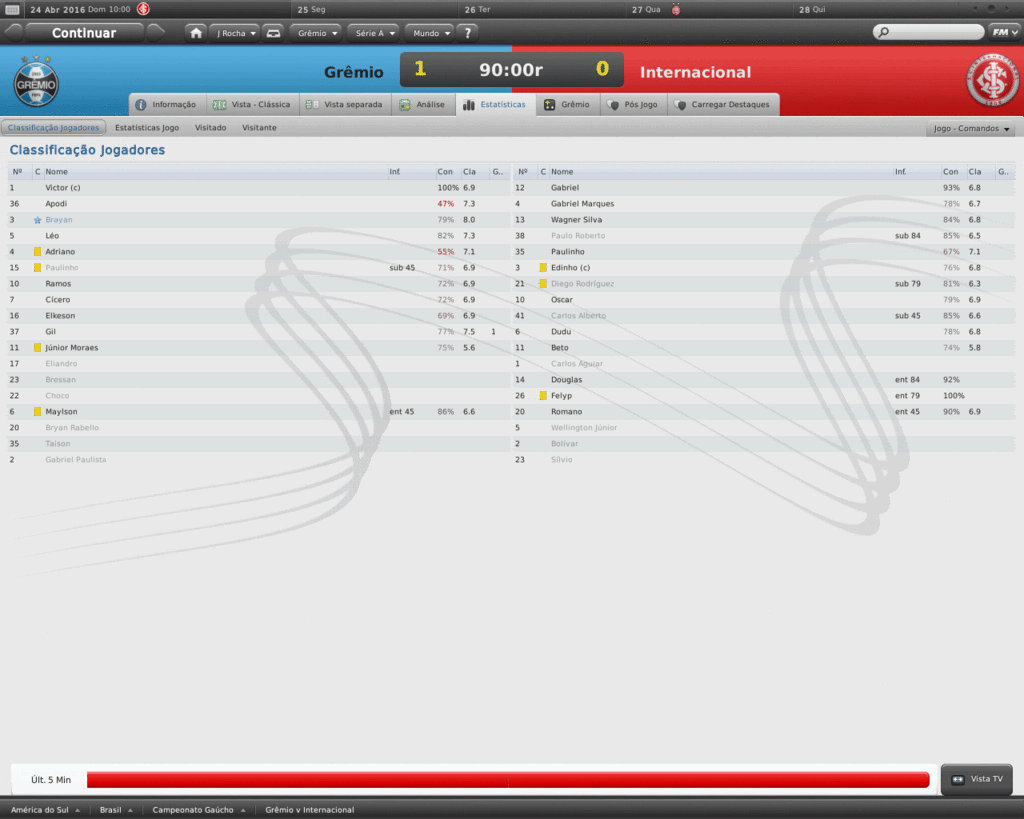1024x819 pixels.
Task: Switch to Vista - Clássica tab
Action: [252, 104]
